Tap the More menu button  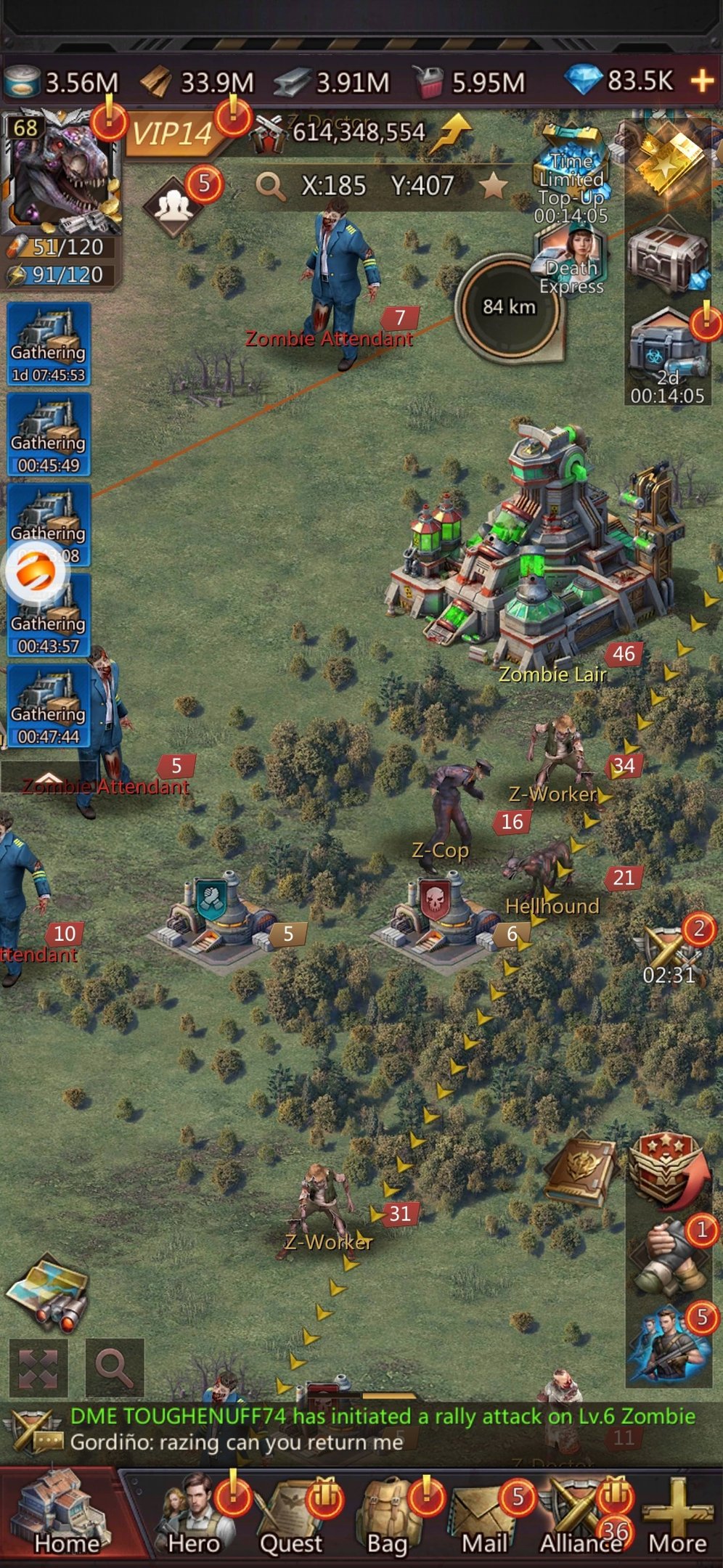pos(677,1517)
